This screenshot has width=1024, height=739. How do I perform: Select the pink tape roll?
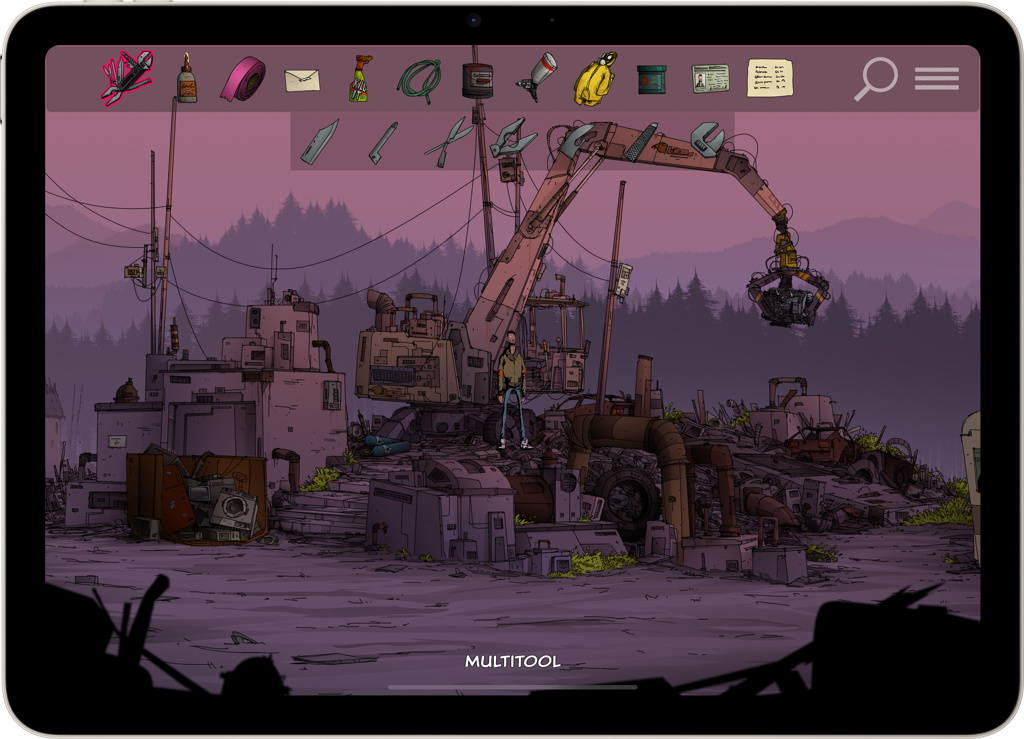pyautogui.click(x=243, y=78)
